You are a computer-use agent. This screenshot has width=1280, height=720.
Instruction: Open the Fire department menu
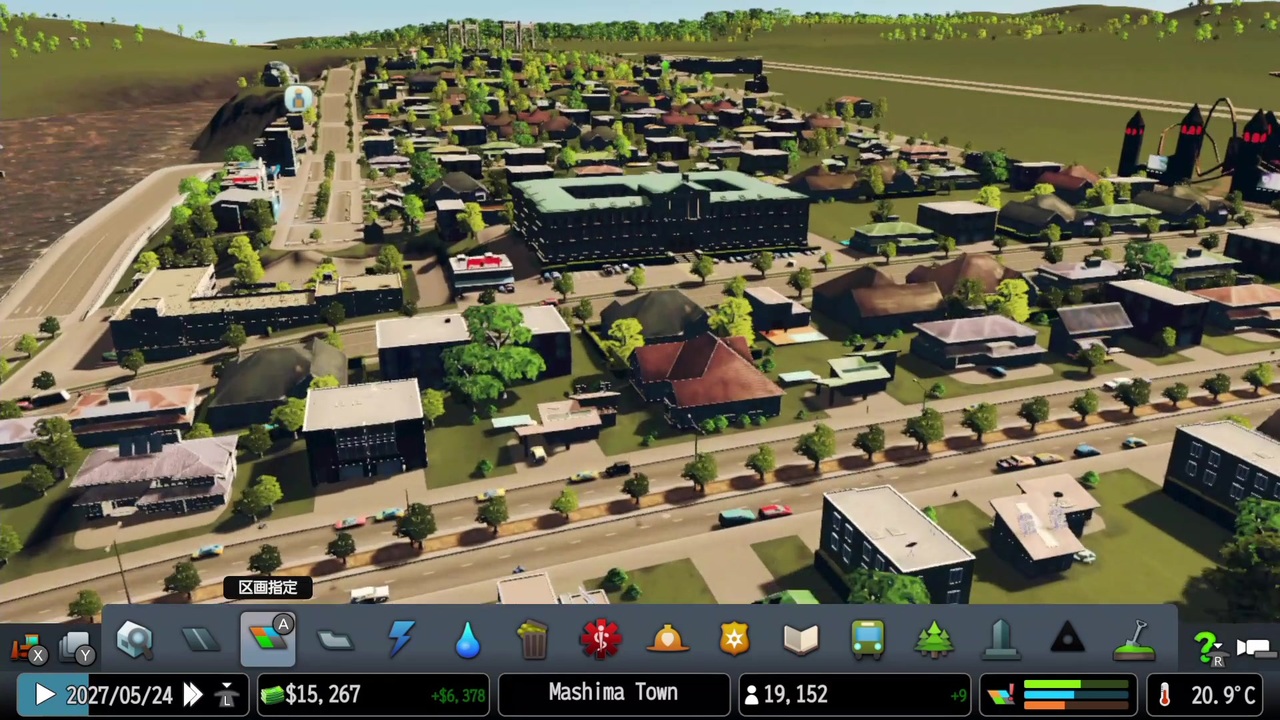point(667,640)
